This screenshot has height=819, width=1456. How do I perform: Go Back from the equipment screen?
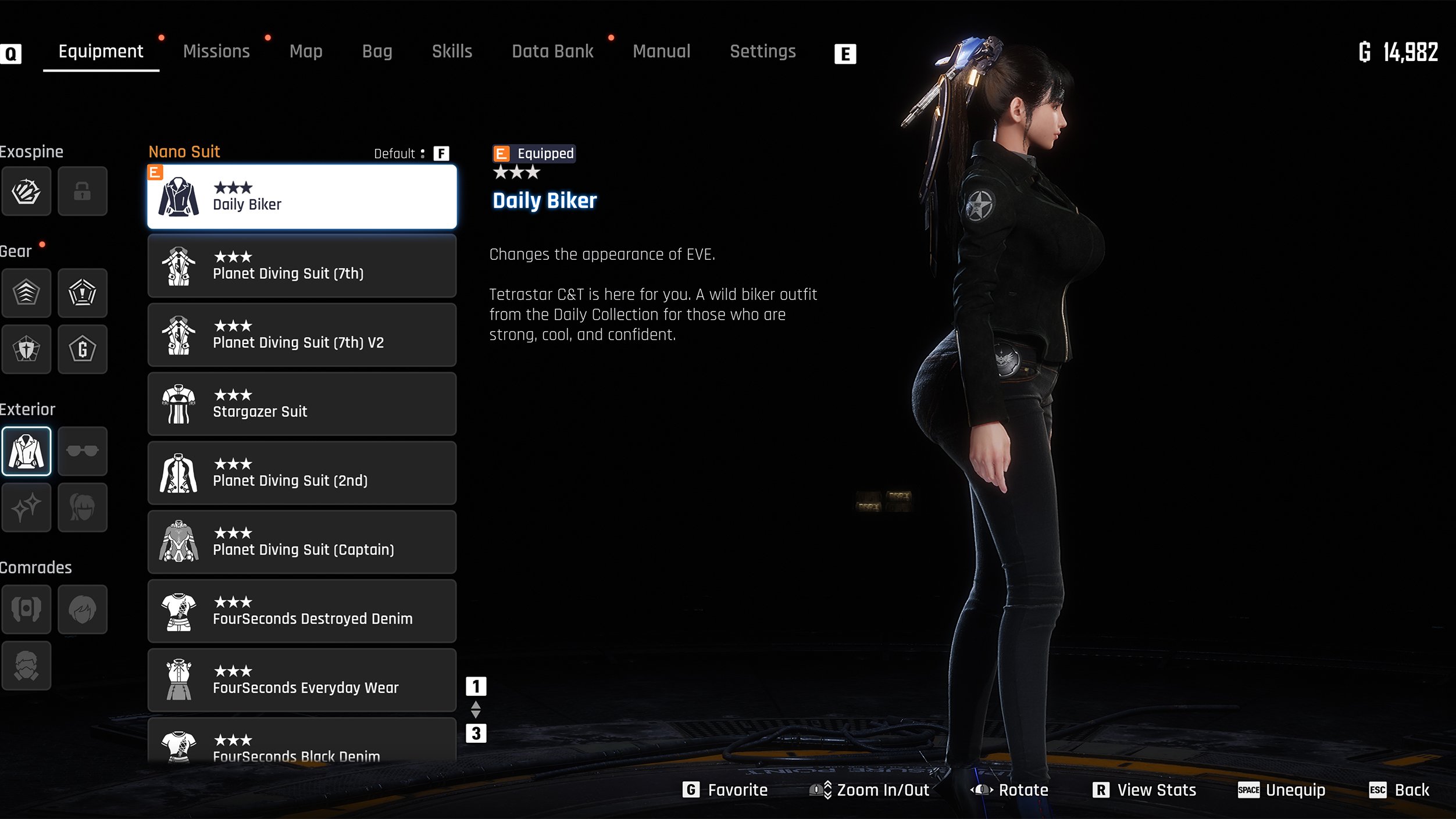tap(1399, 790)
